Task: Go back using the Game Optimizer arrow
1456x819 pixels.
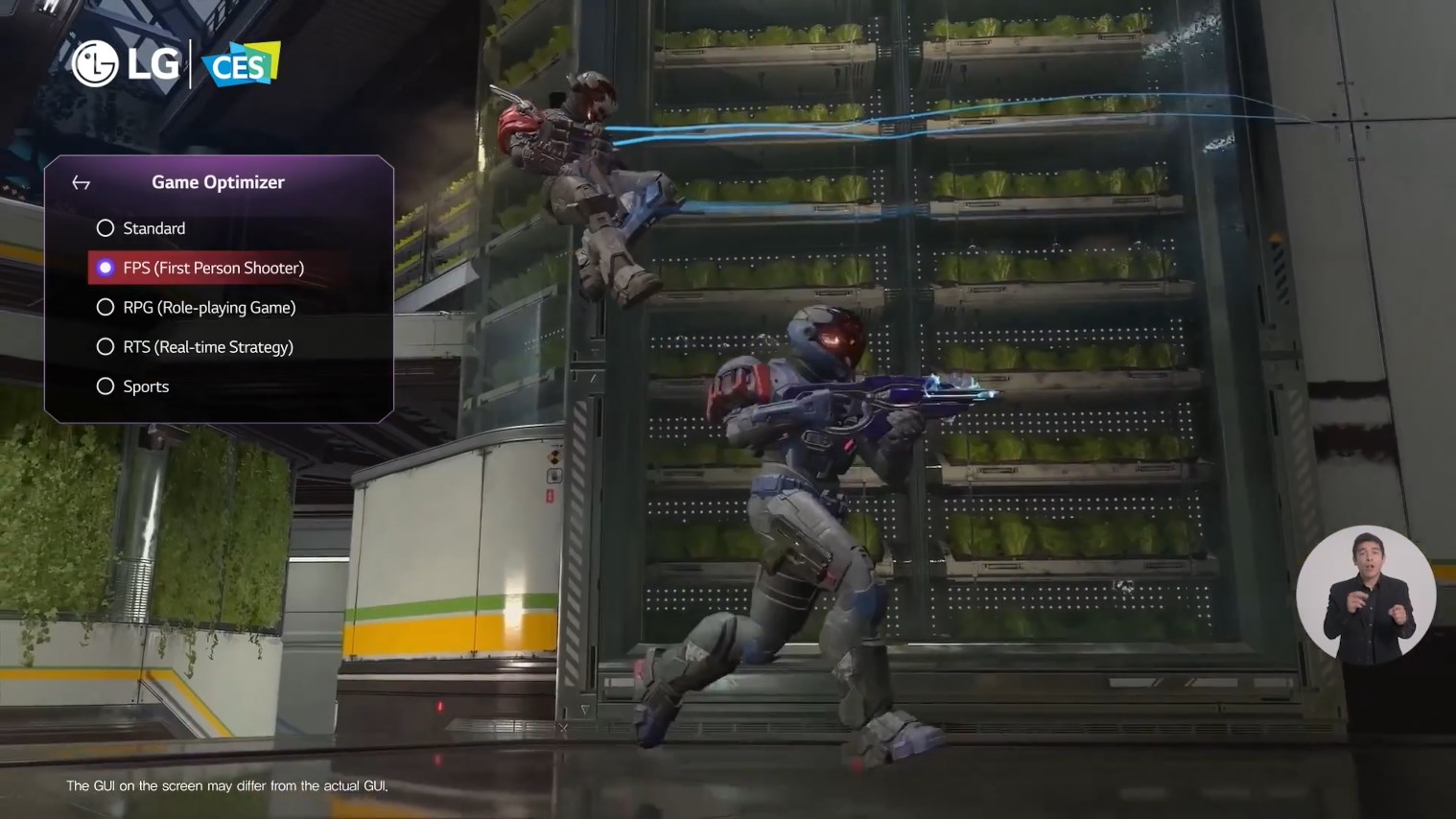Action: [x=82, y=183]
